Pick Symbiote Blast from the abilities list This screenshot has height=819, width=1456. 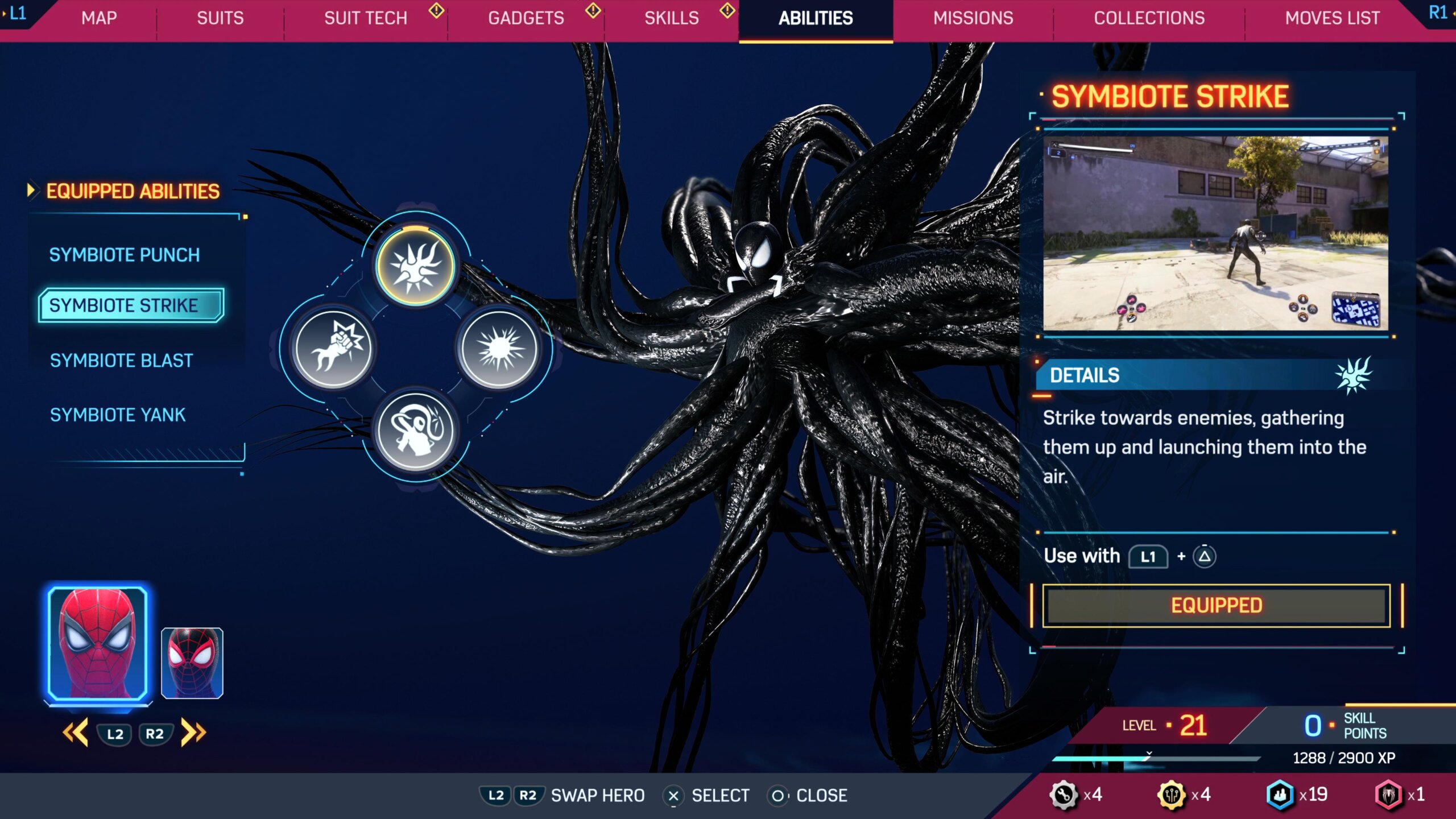point(122,361)
